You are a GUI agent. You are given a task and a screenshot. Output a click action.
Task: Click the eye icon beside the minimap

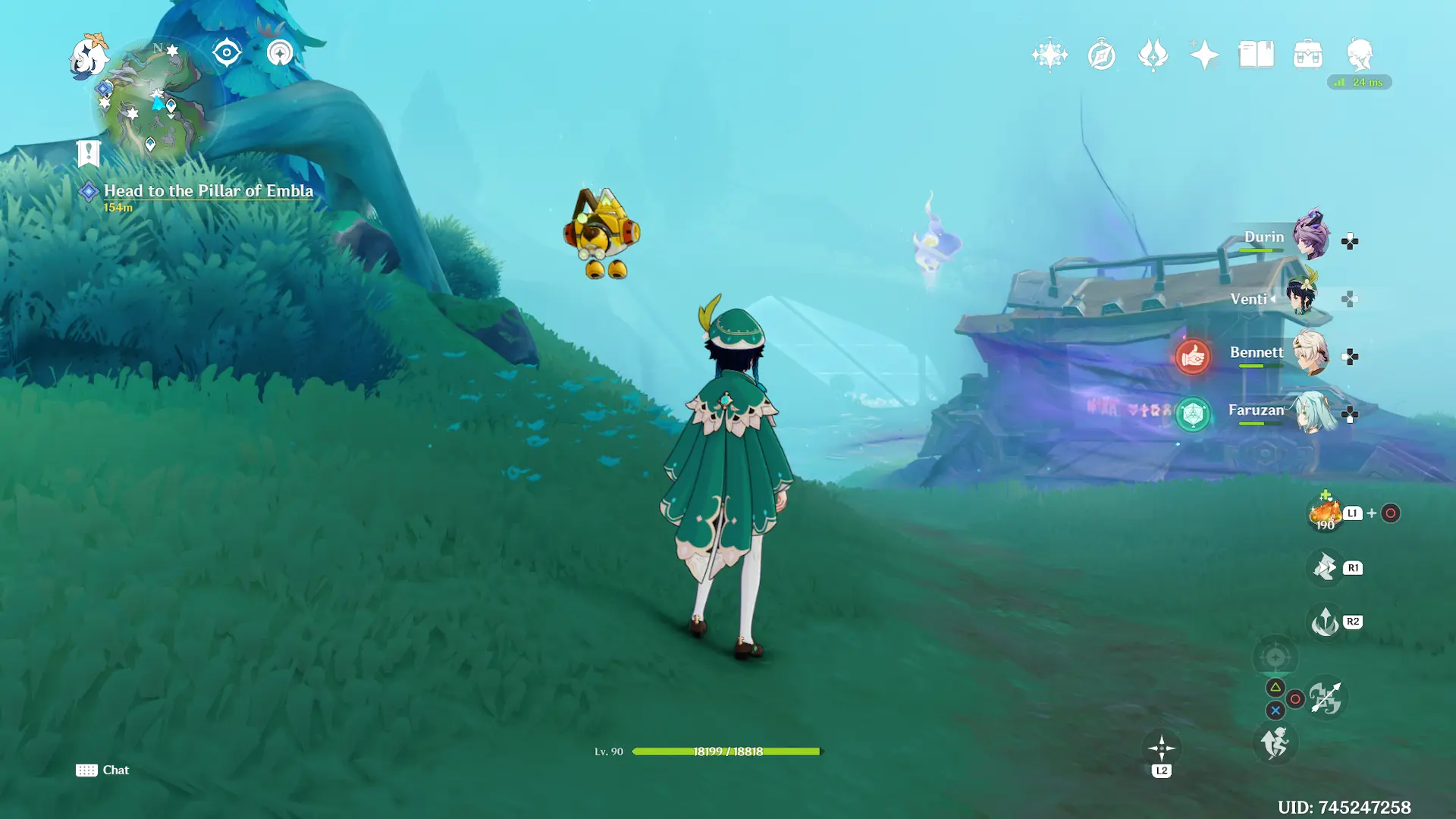(226, 53)
